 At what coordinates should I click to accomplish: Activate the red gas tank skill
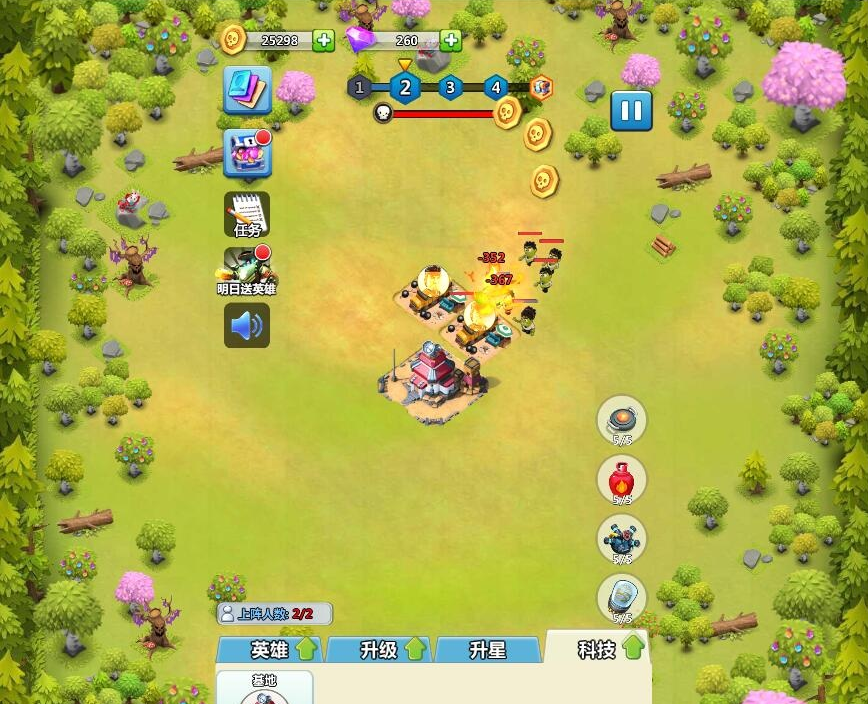pos(621,480)
